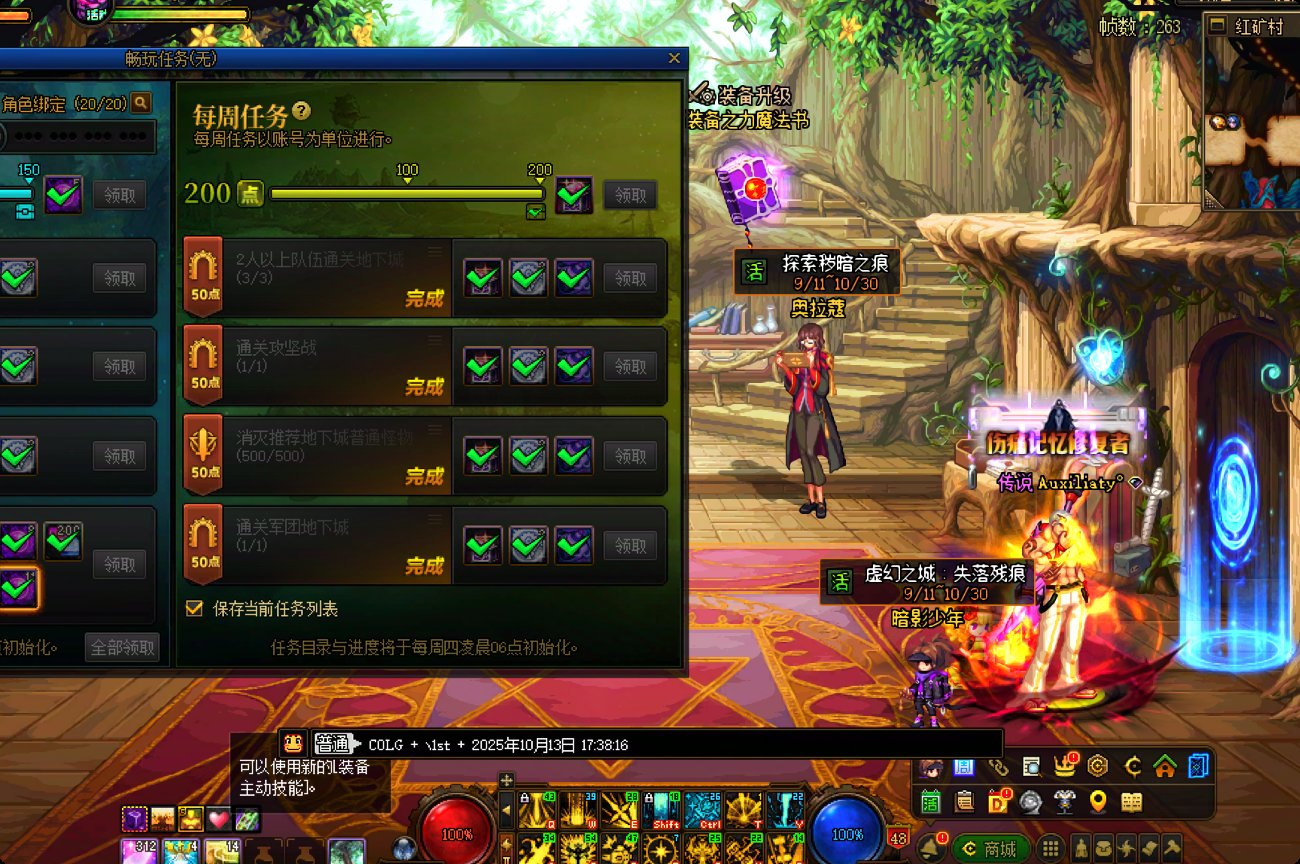Claim reward for the legion dungeon task

[630, 546]
